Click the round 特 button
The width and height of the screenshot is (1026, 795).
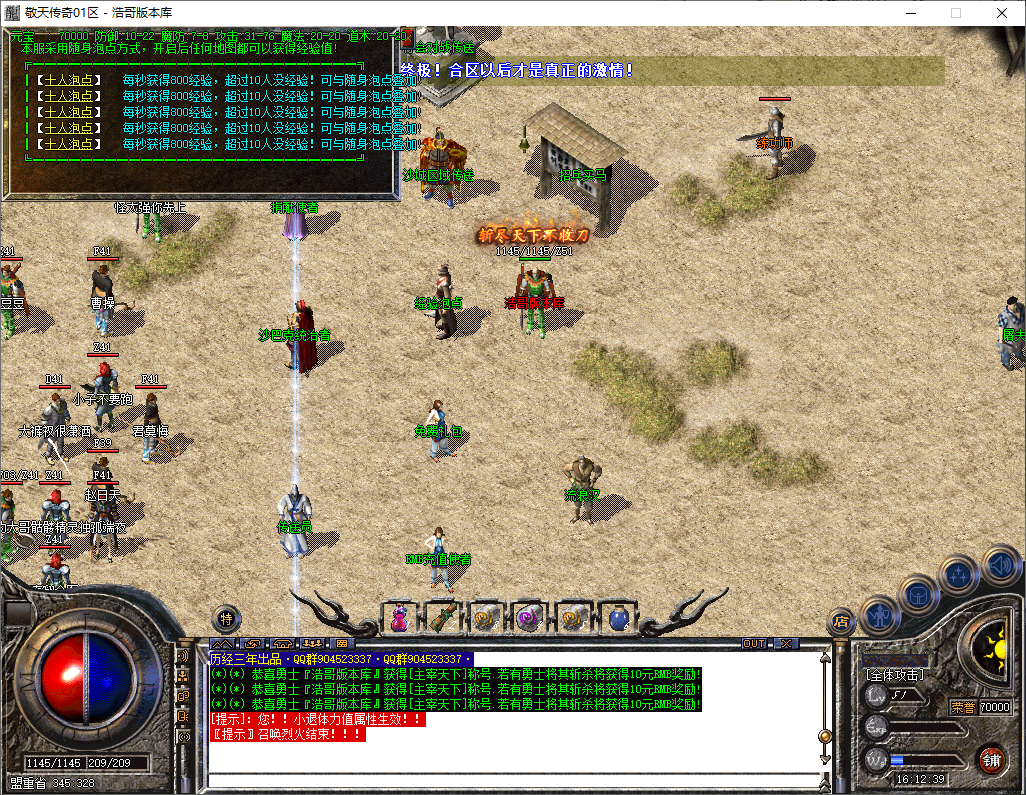[227, 618]
